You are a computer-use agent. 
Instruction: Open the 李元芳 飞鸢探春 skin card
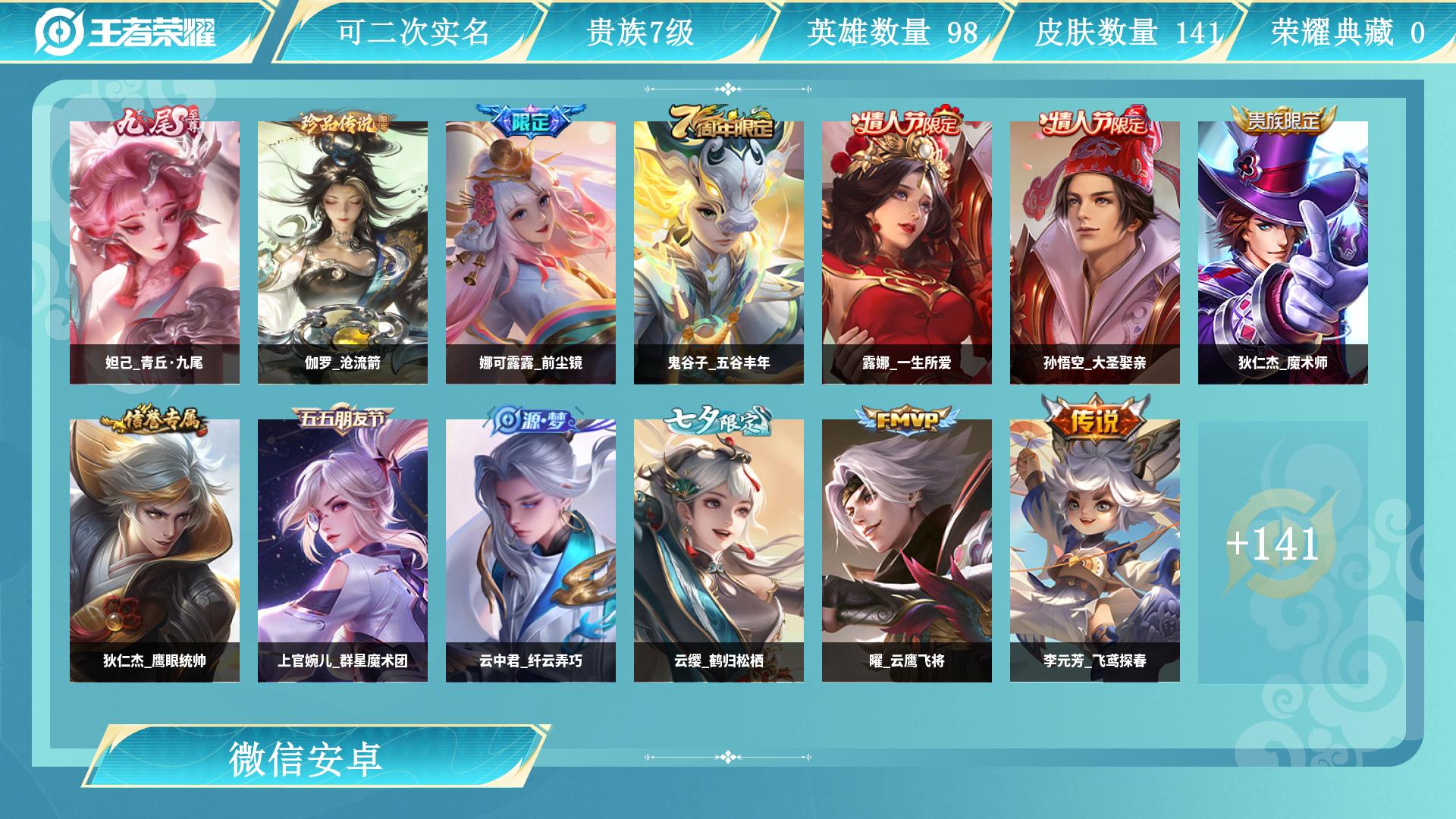coord(1095,551)
